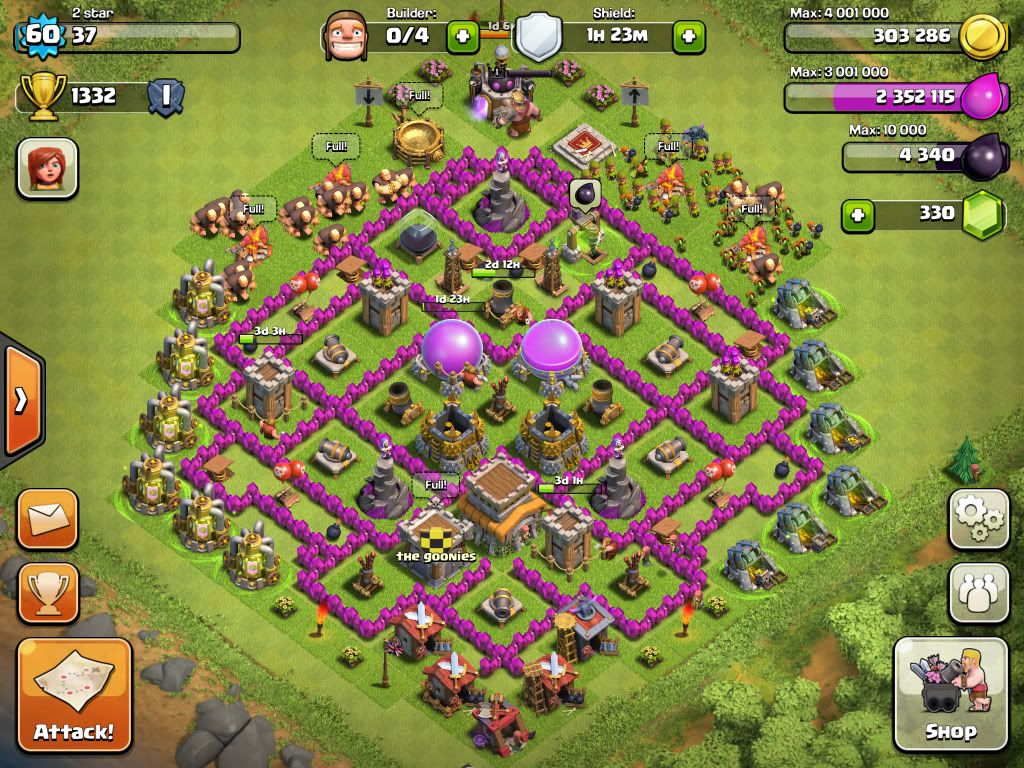Screen dimensions: 1024x768
Task: Buy more gems with the plus button
Action: pyautogui.click(x=857, y=214)
